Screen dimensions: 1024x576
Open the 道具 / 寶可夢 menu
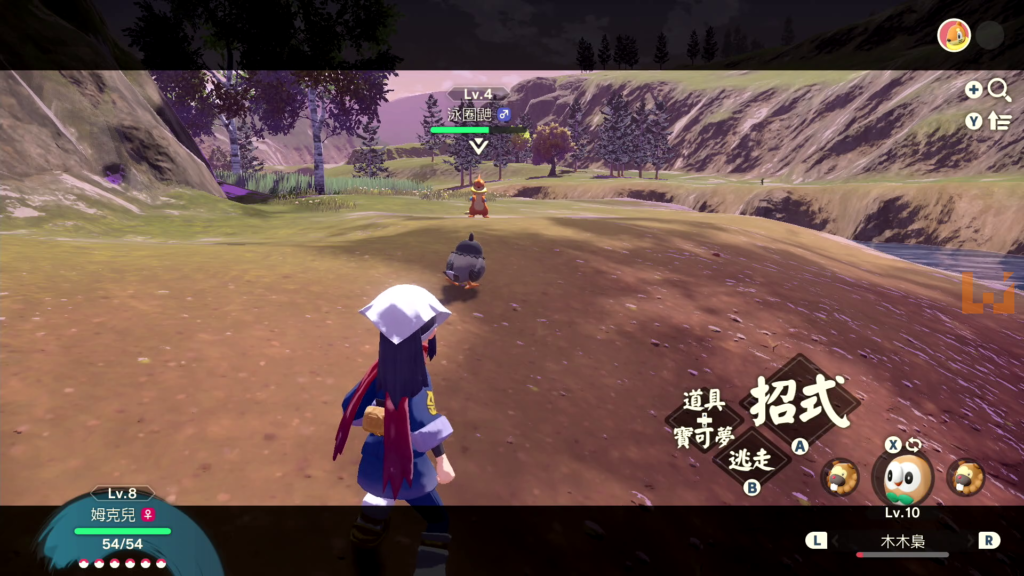pyautogui.click(x=704, y=416)
